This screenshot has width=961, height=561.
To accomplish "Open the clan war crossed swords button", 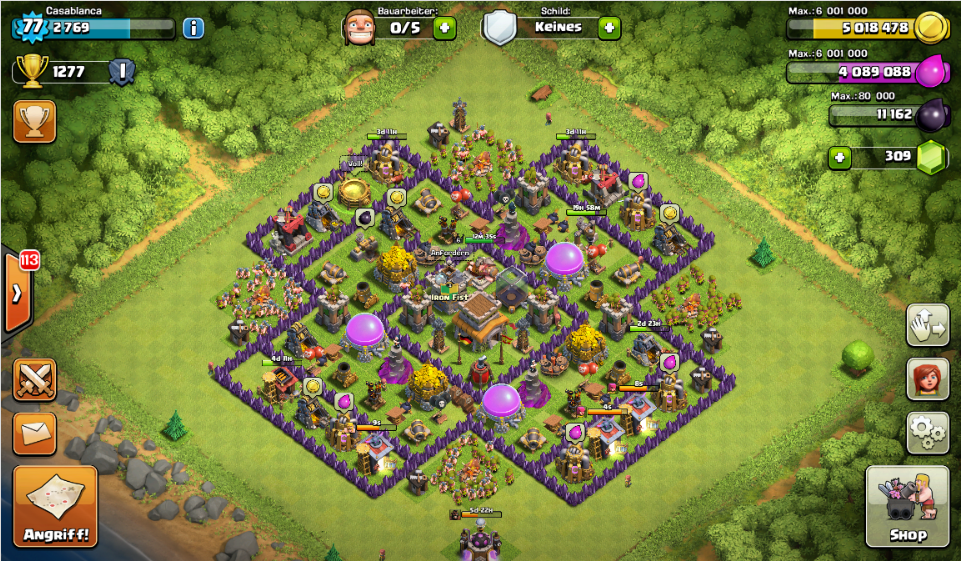I will click(x=35, y=380).
